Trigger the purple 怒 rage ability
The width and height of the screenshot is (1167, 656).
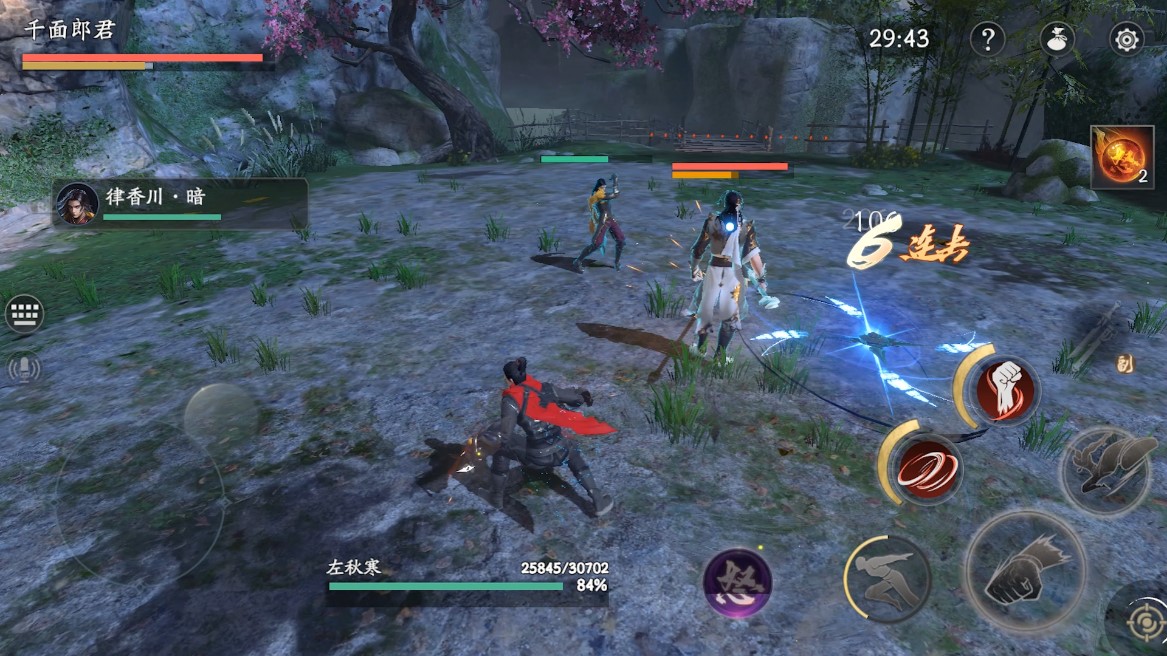coord(737,583)
